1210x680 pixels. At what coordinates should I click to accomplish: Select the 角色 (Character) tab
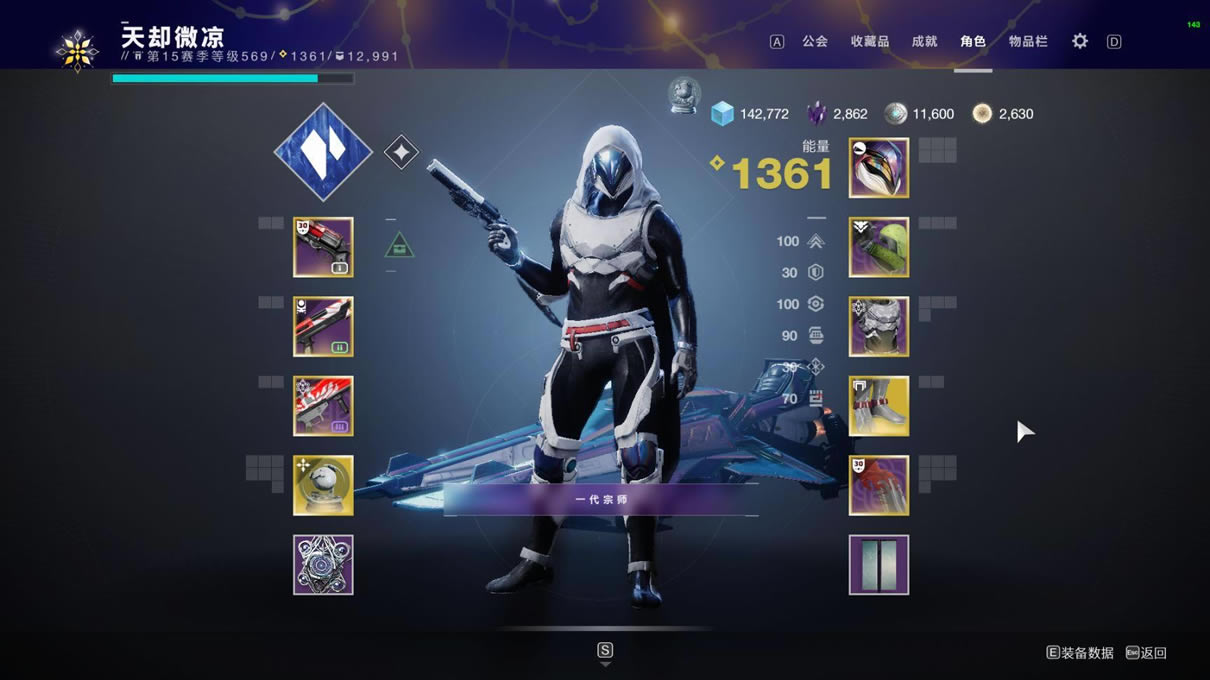(973, 42)
